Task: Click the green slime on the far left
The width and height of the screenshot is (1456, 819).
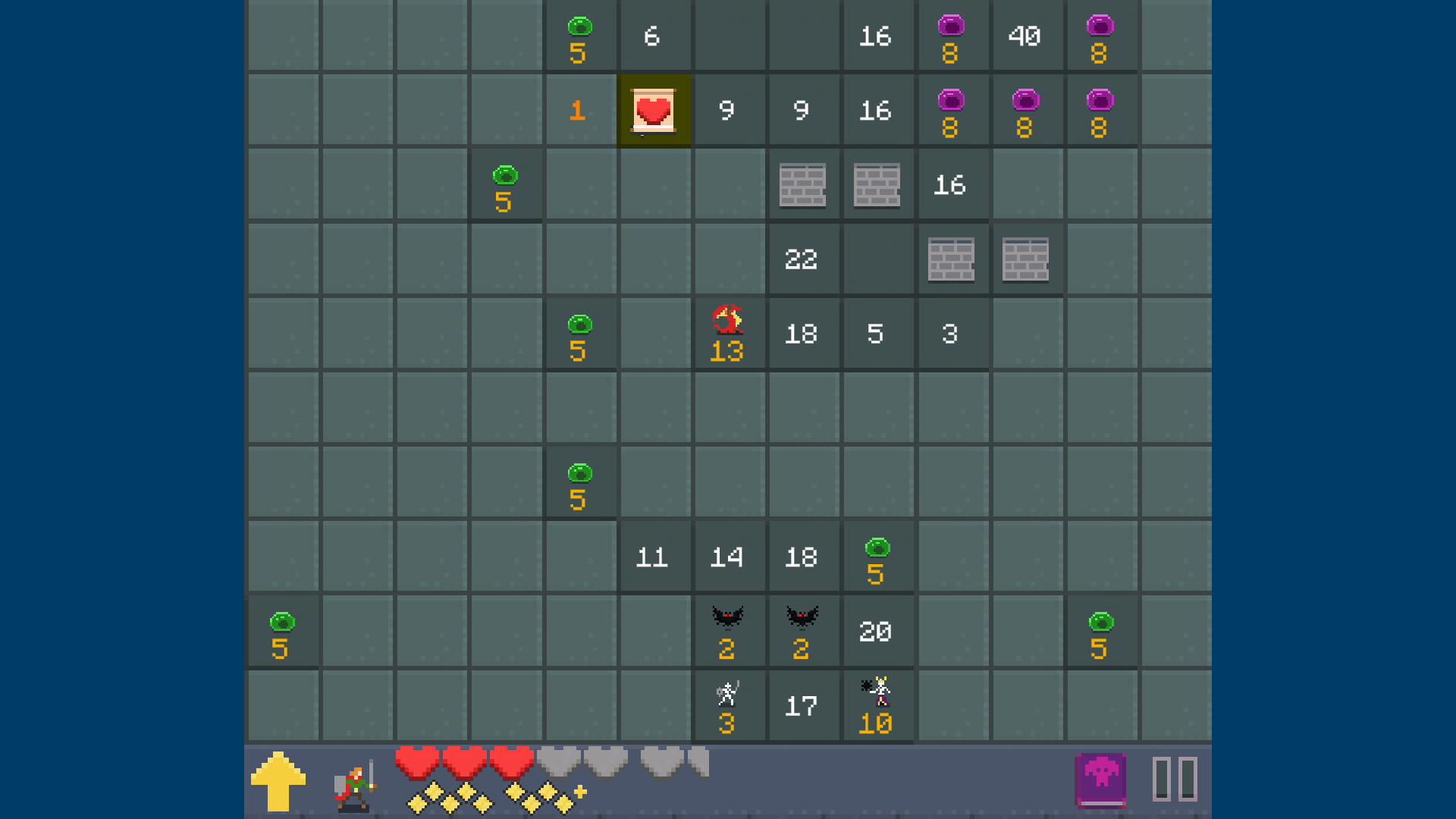Action: pyautogui.click(x=282, y=629)
